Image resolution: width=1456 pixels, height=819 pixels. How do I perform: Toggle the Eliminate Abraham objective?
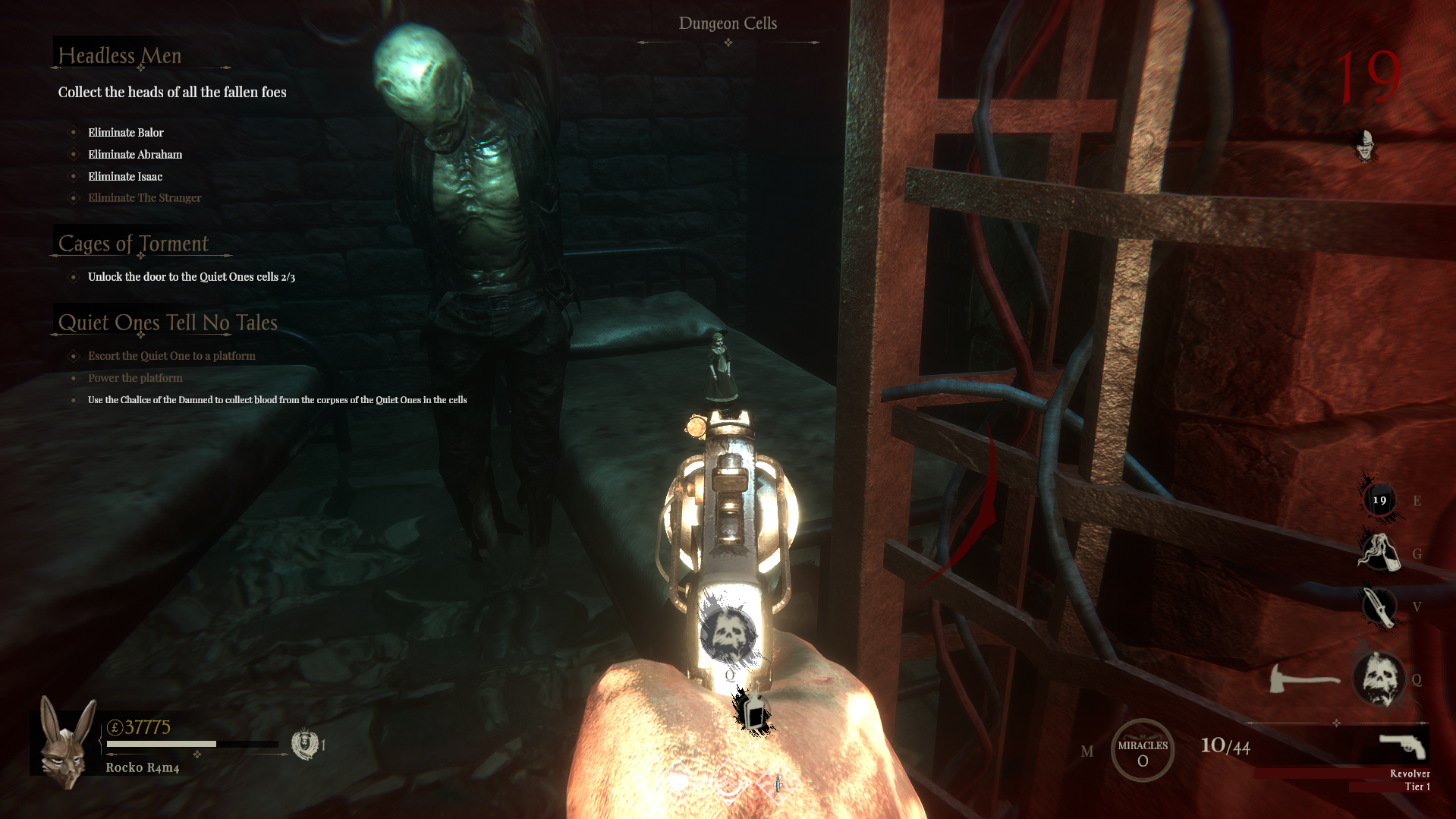point(134,154)
